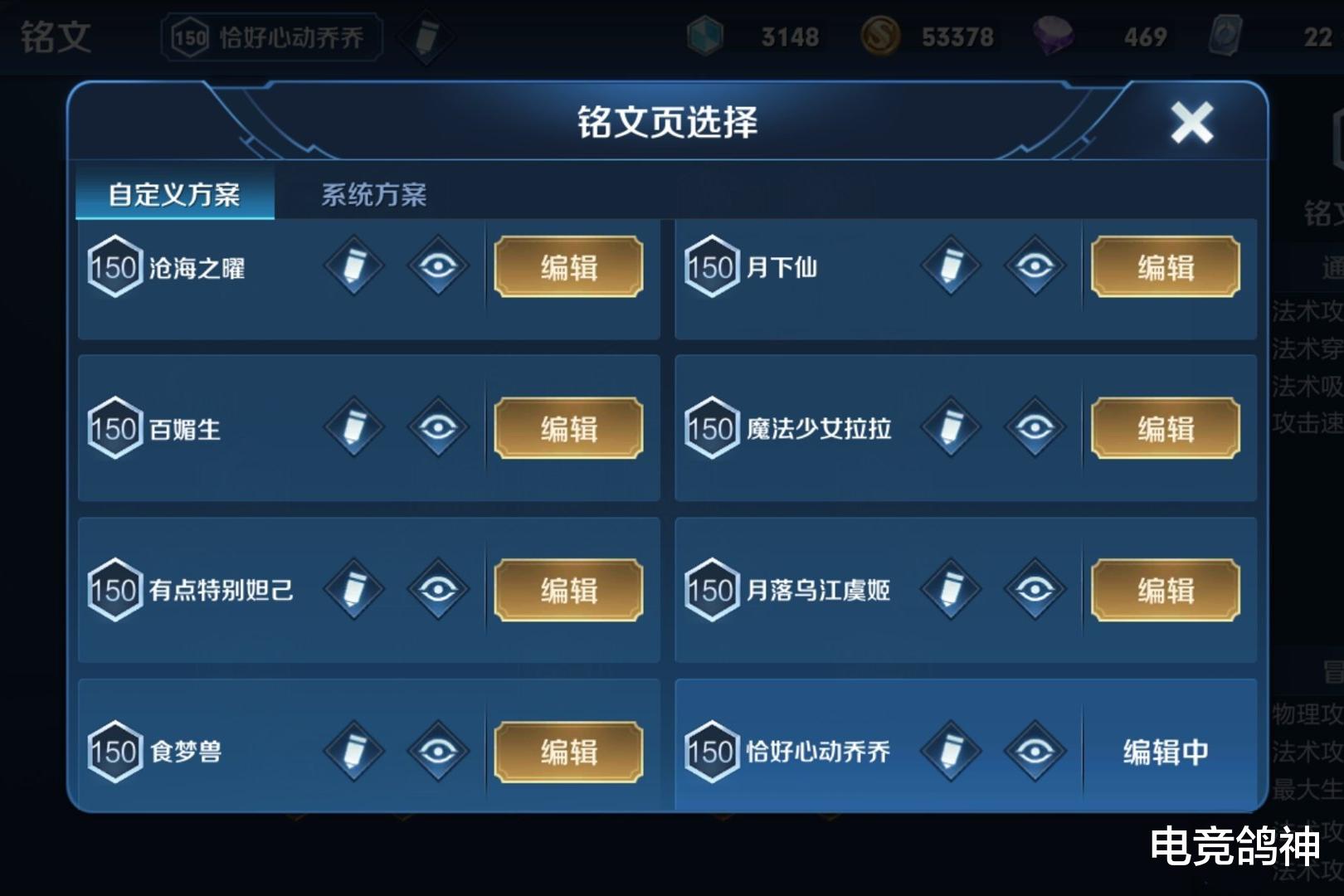
Task: Click the purple diamond icon showing 469
Action: [x=1054, y=37]
